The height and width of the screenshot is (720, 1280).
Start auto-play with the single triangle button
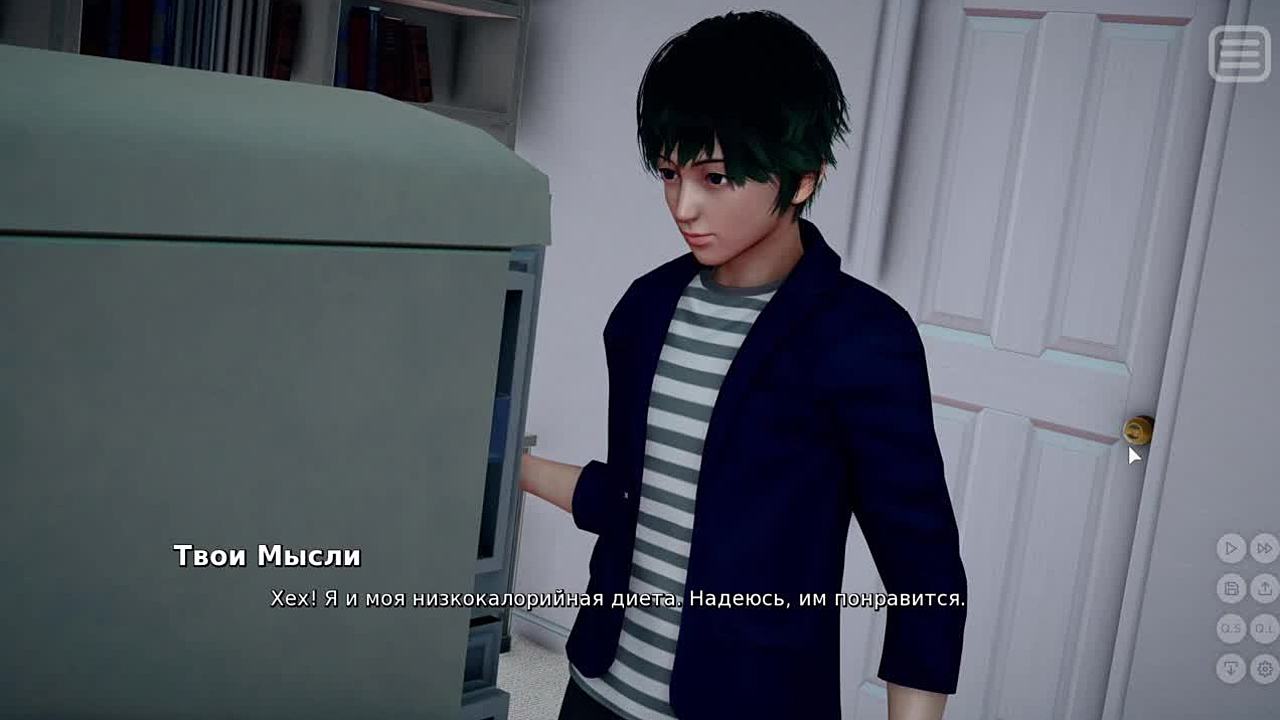[1231, 548]
